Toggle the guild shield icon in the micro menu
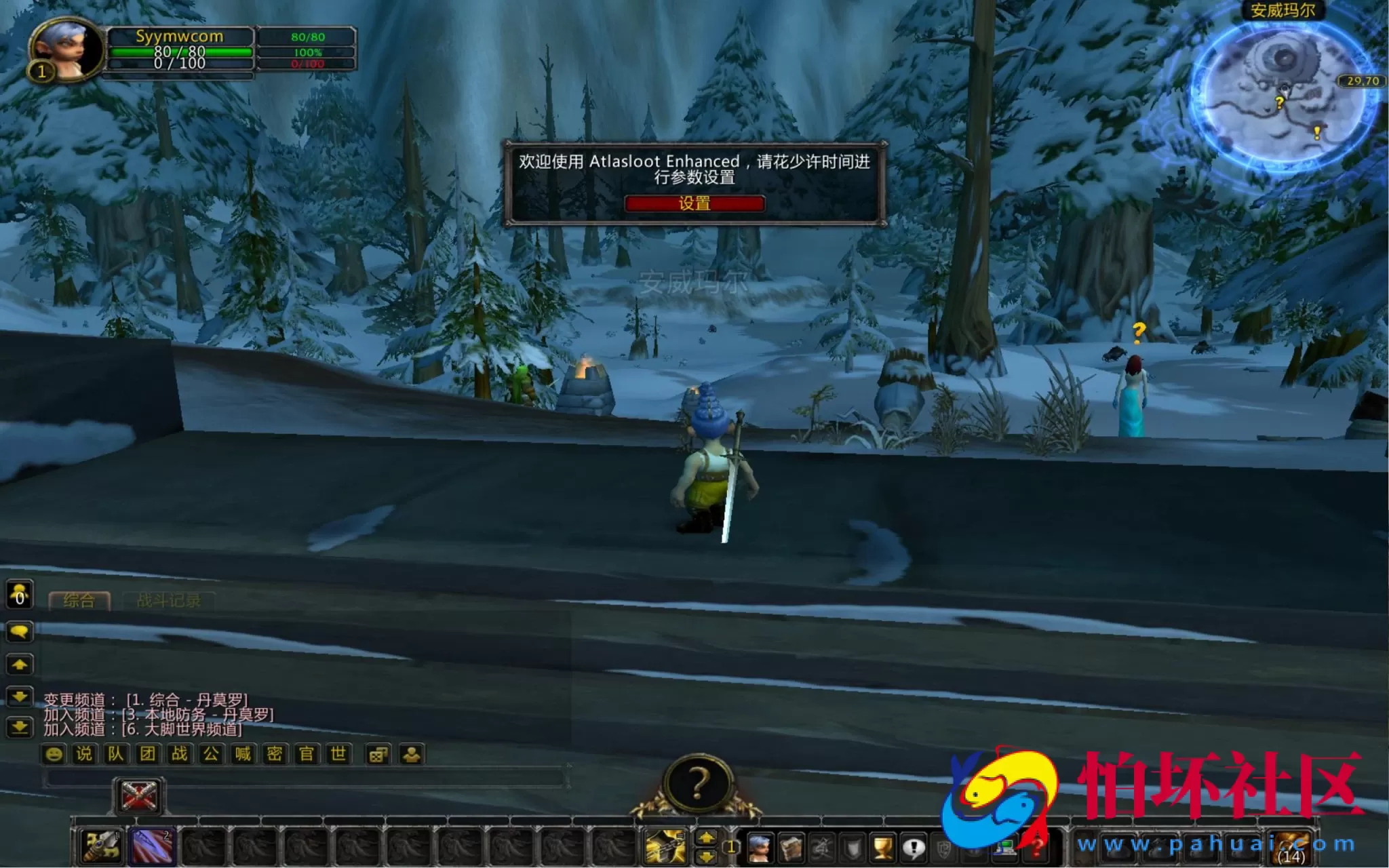Viewport: 1389px width, 868px height. [852, 848]
